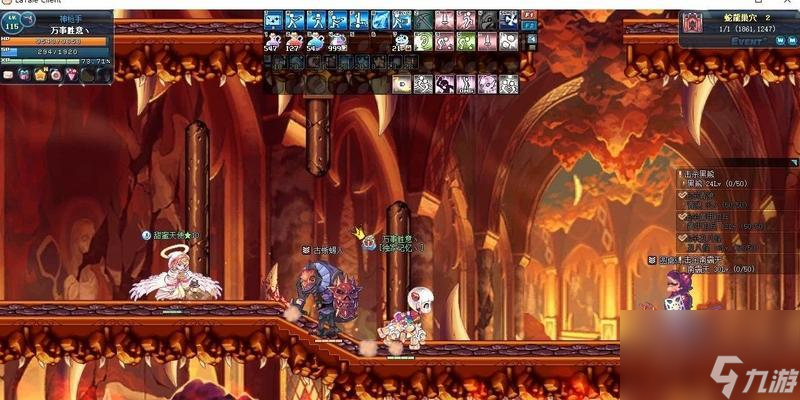Activate the blue diagonal slash skill
This screenshot has width=800, height=400.
click(x=381, y=20)
